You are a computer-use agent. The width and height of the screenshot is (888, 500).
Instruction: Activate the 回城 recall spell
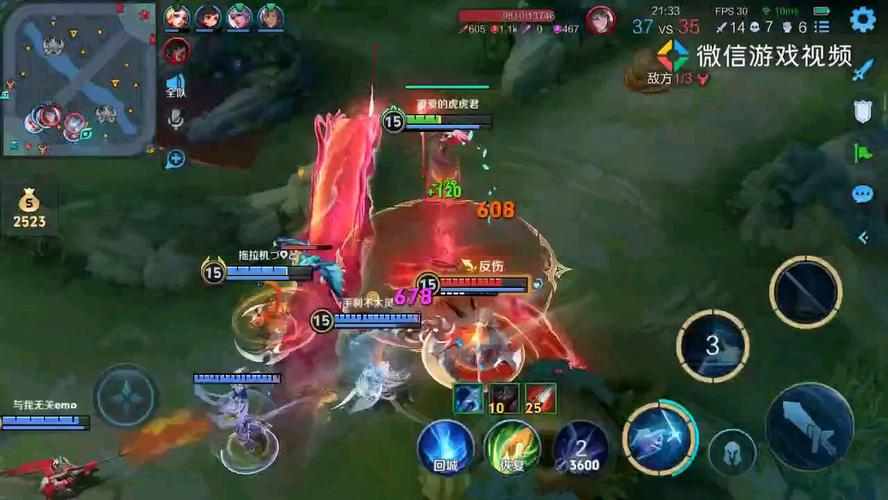(x=445, y=446)
